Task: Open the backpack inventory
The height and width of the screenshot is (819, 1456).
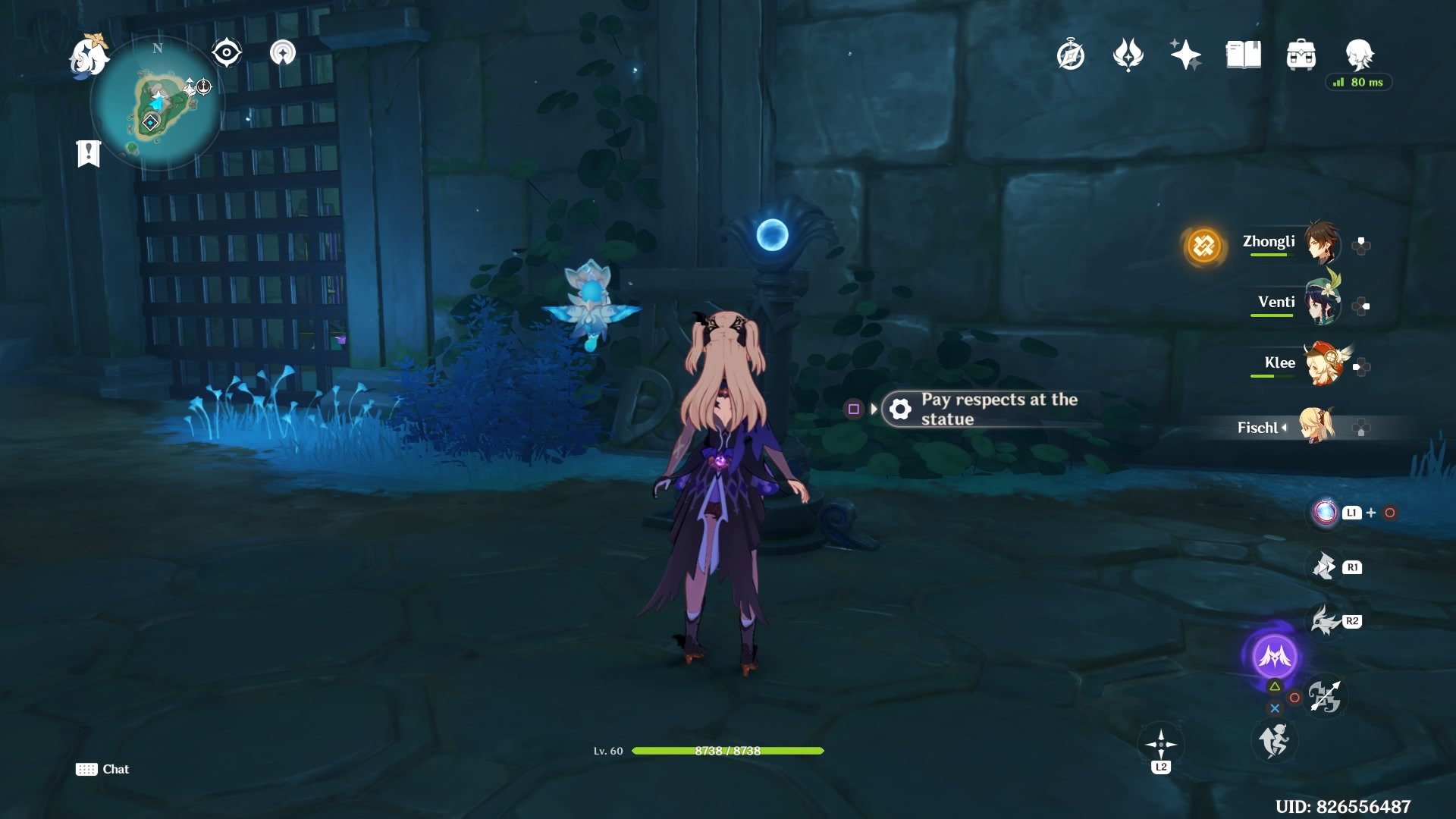Action: click(x=1301, y=55)
